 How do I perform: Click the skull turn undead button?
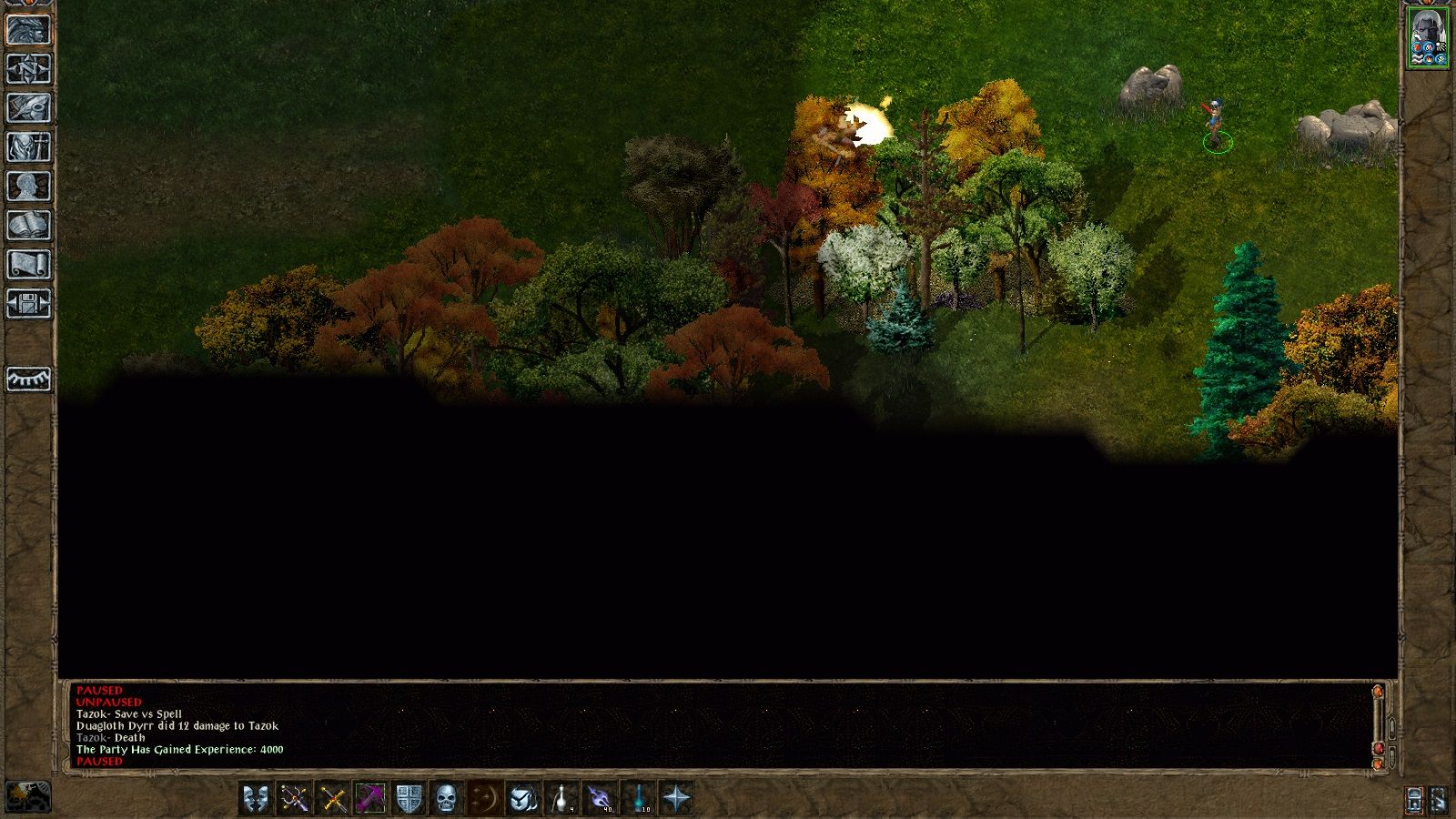click(447, 799)
